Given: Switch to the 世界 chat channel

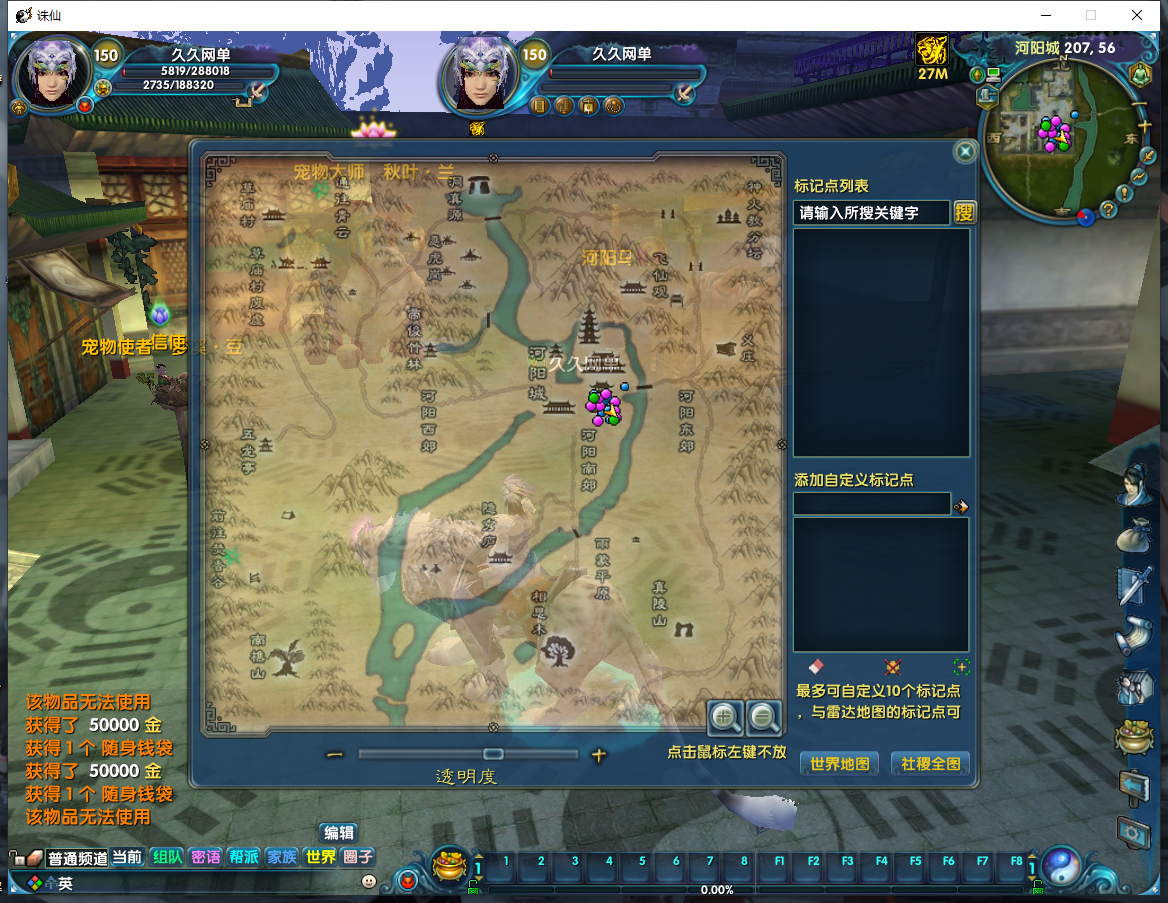Looking at the screenshot, I should pyautogui.click(x=321, y=857).
